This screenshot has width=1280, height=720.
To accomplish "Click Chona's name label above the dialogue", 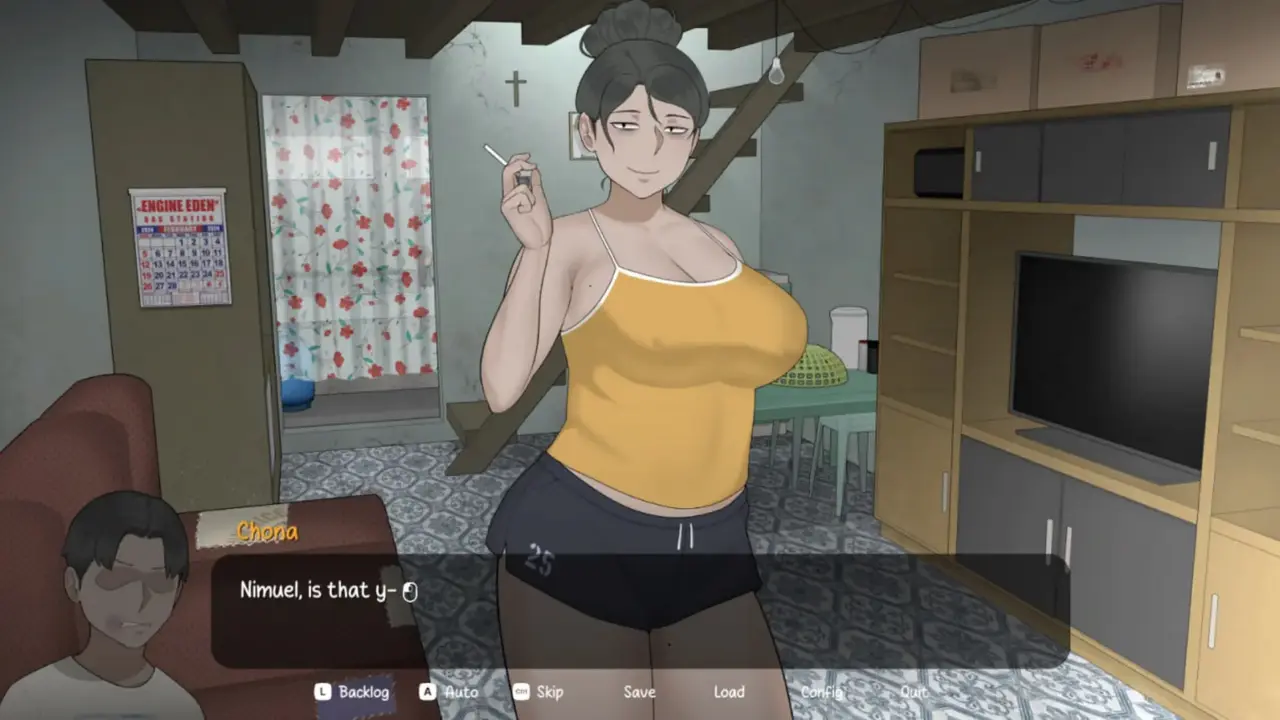I will pos(267,532).
